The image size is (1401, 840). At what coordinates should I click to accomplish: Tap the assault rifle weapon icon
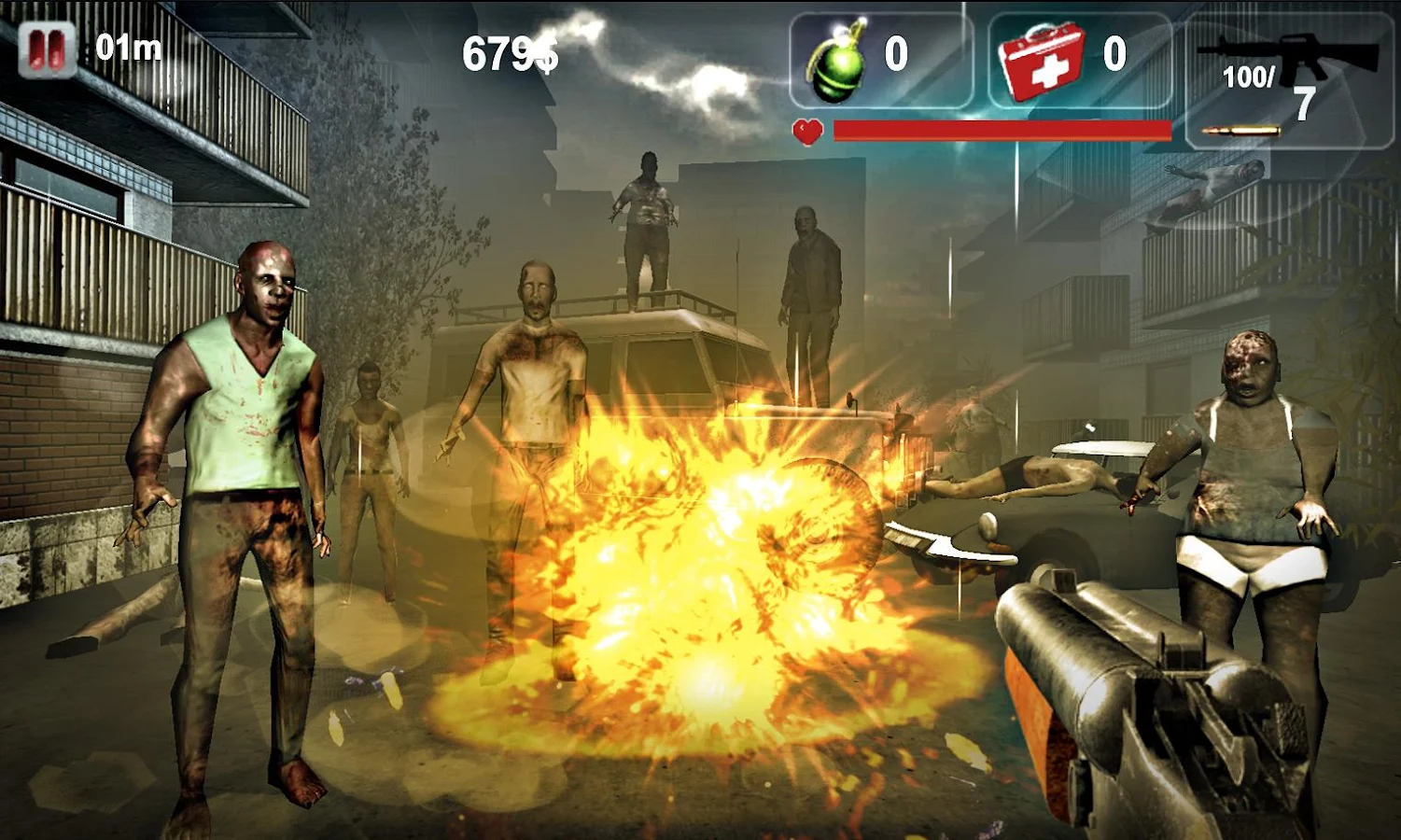pyautogui.click(x=1288, y=51)
